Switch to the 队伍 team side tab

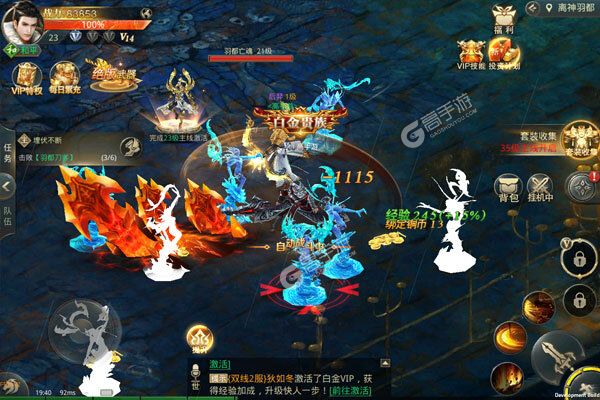(7, 213)
